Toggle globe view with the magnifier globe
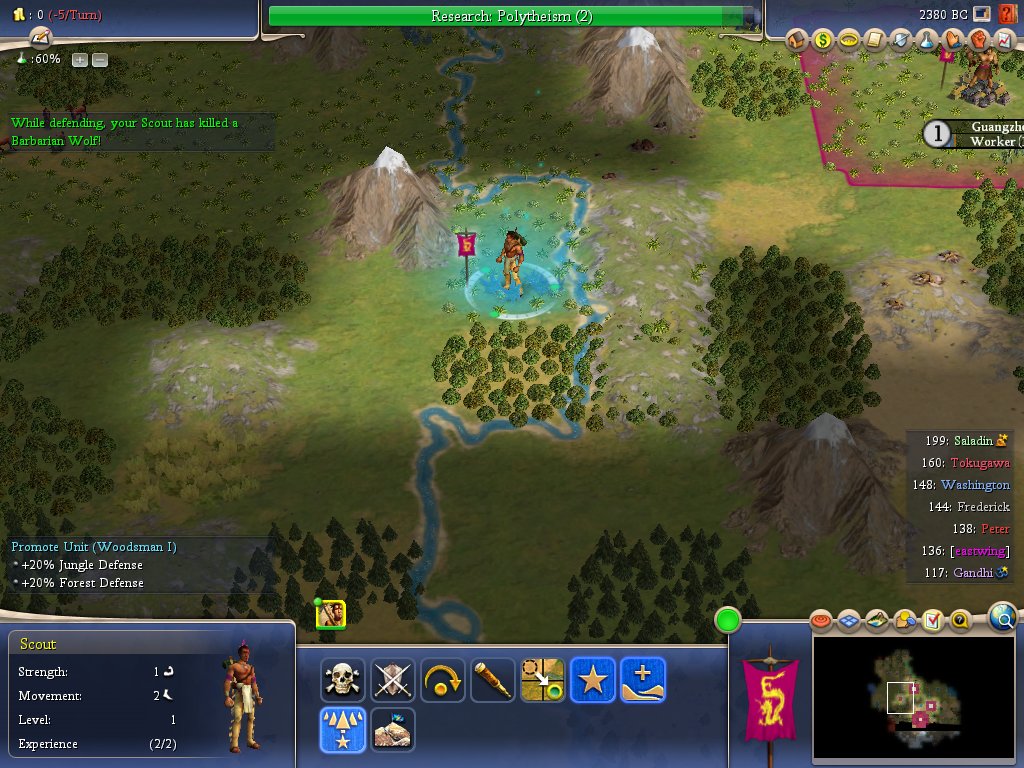Viewport: 1024px width, 768px height. click(x=1002, y=618)
